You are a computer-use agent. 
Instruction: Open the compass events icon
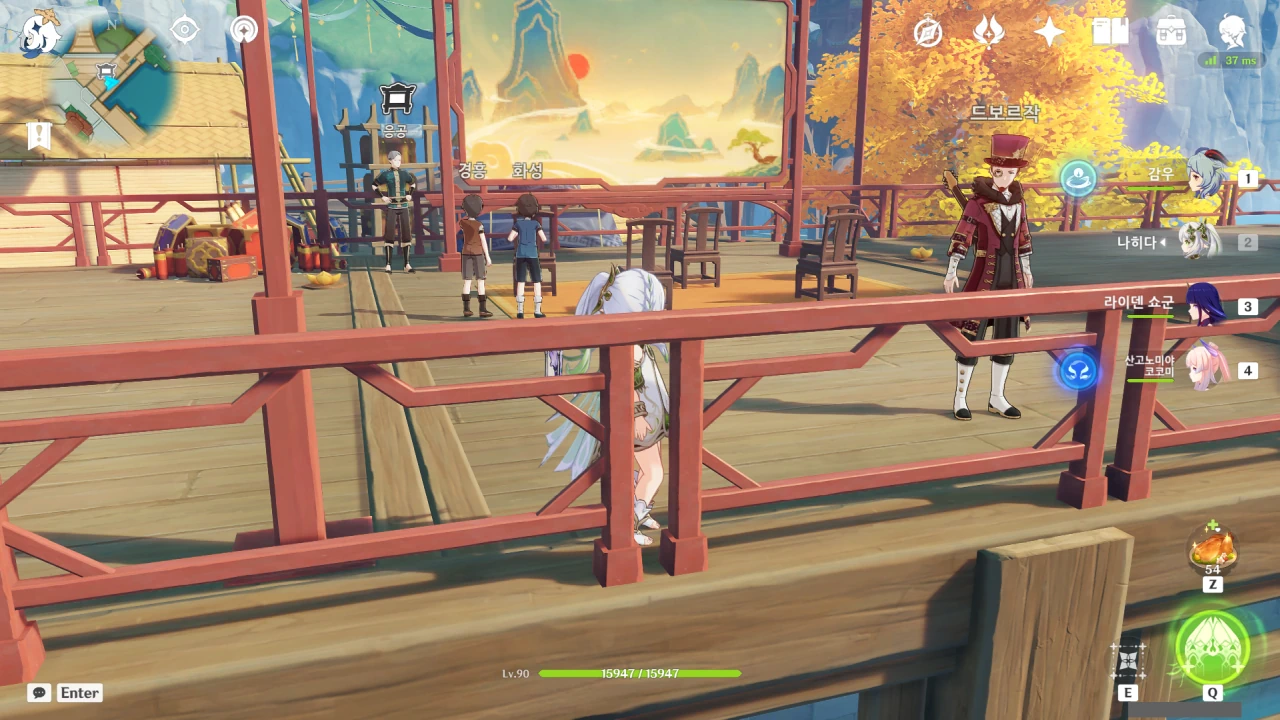point(928,32)
